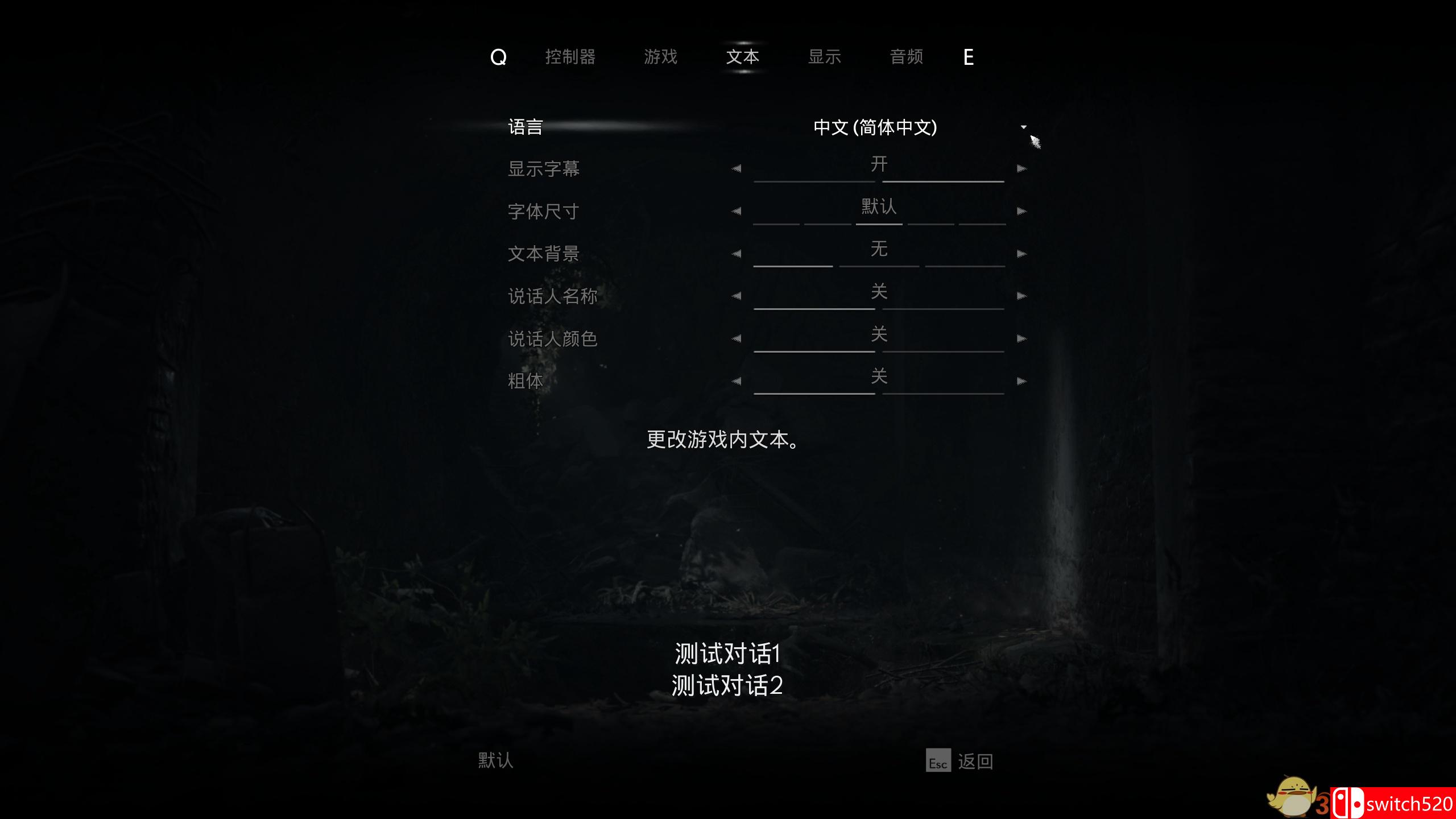Open the 语言 language dropdown
The image size is (1456, 819).
click(x=879, y=128)
